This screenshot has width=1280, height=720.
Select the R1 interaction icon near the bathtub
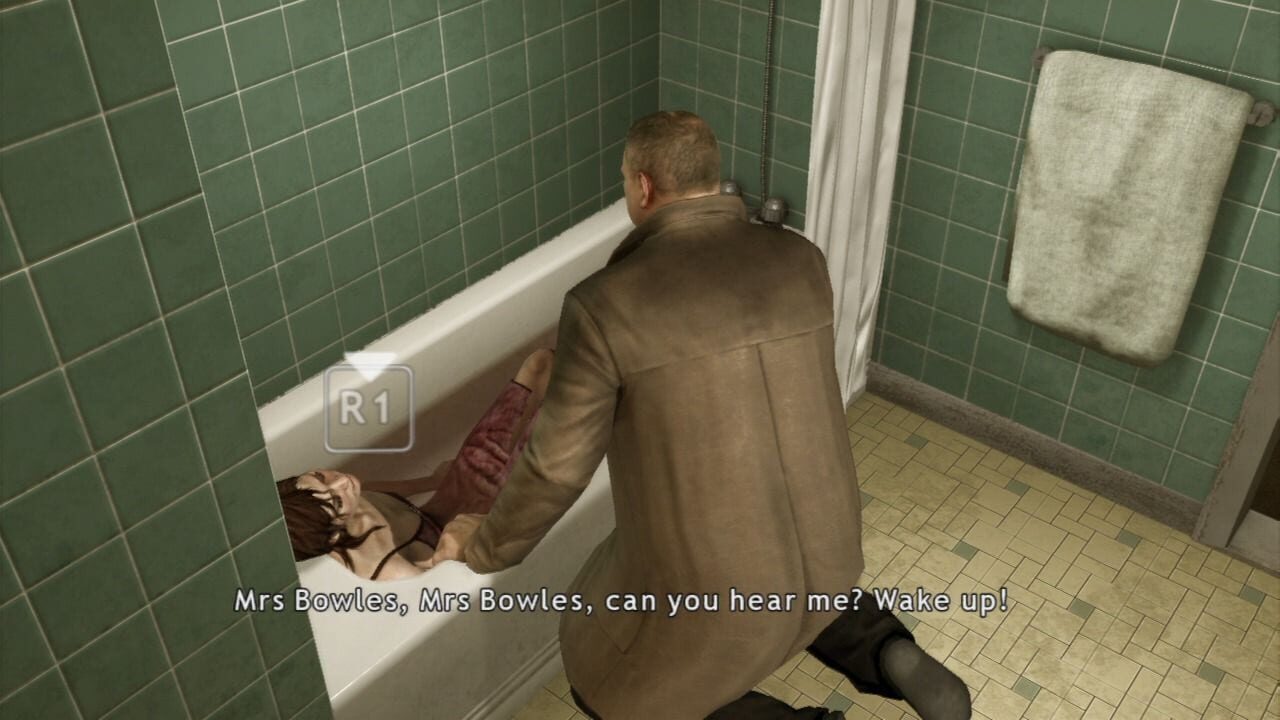[373, 406]
